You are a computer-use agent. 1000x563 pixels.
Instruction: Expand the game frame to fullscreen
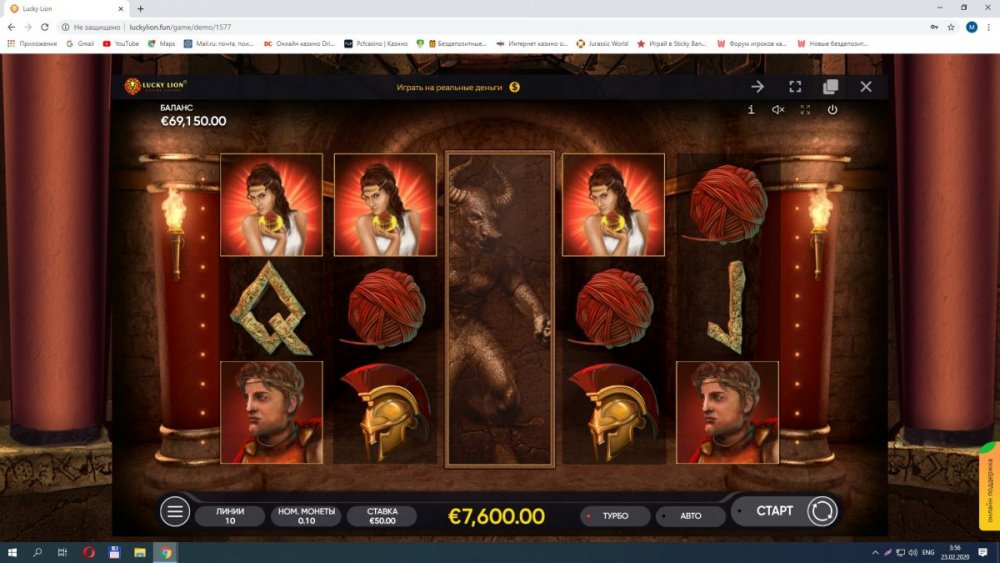[795, 87]
